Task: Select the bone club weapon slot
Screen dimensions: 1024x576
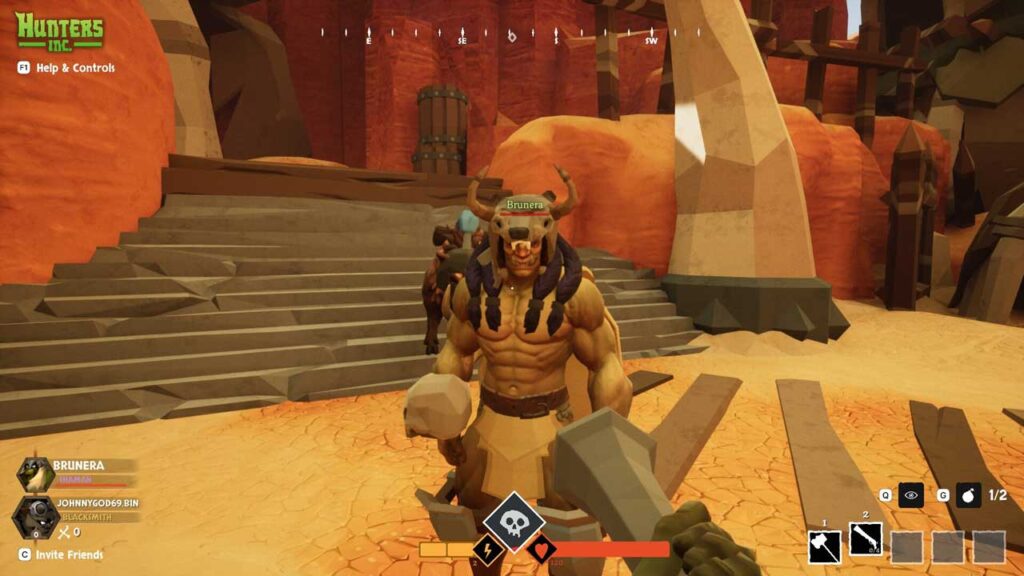Action: tap(865, 540)
